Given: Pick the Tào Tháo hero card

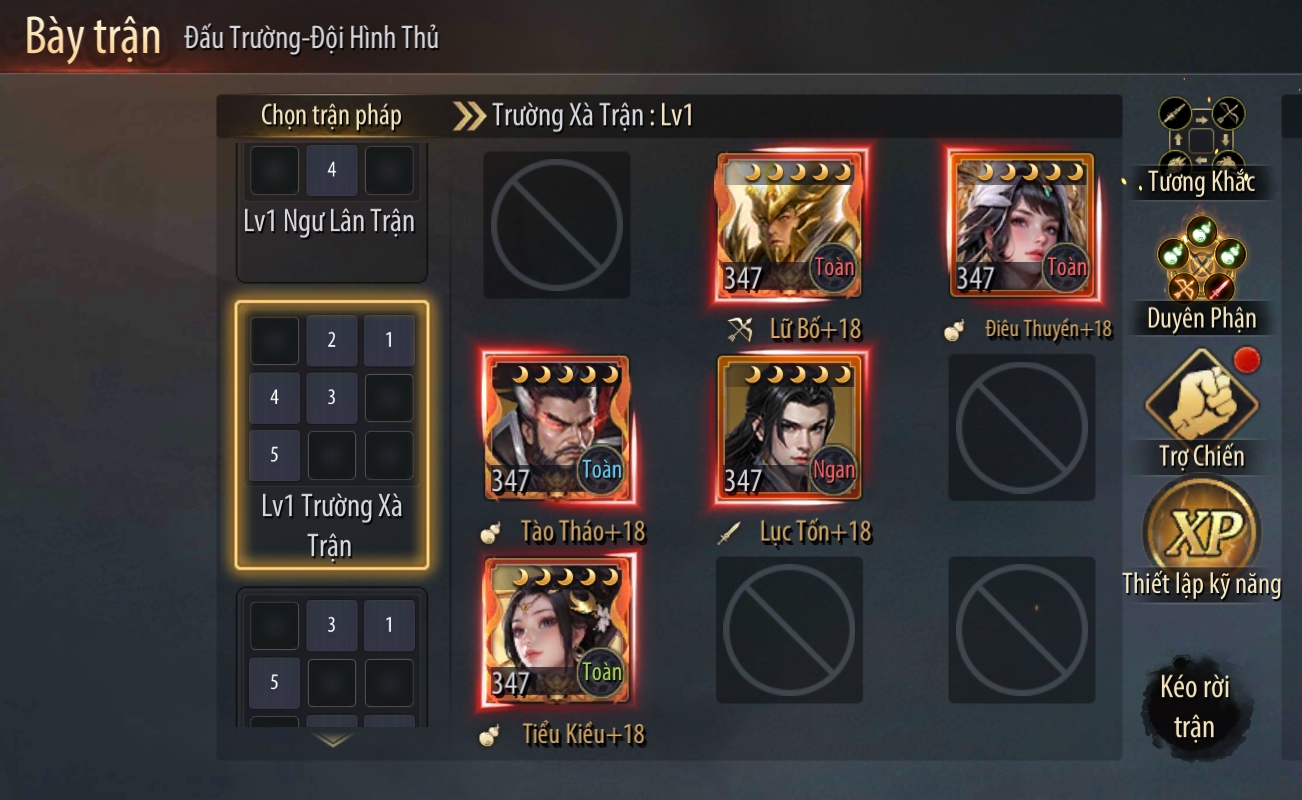Looking at the screenshot, I should point(557,429).
